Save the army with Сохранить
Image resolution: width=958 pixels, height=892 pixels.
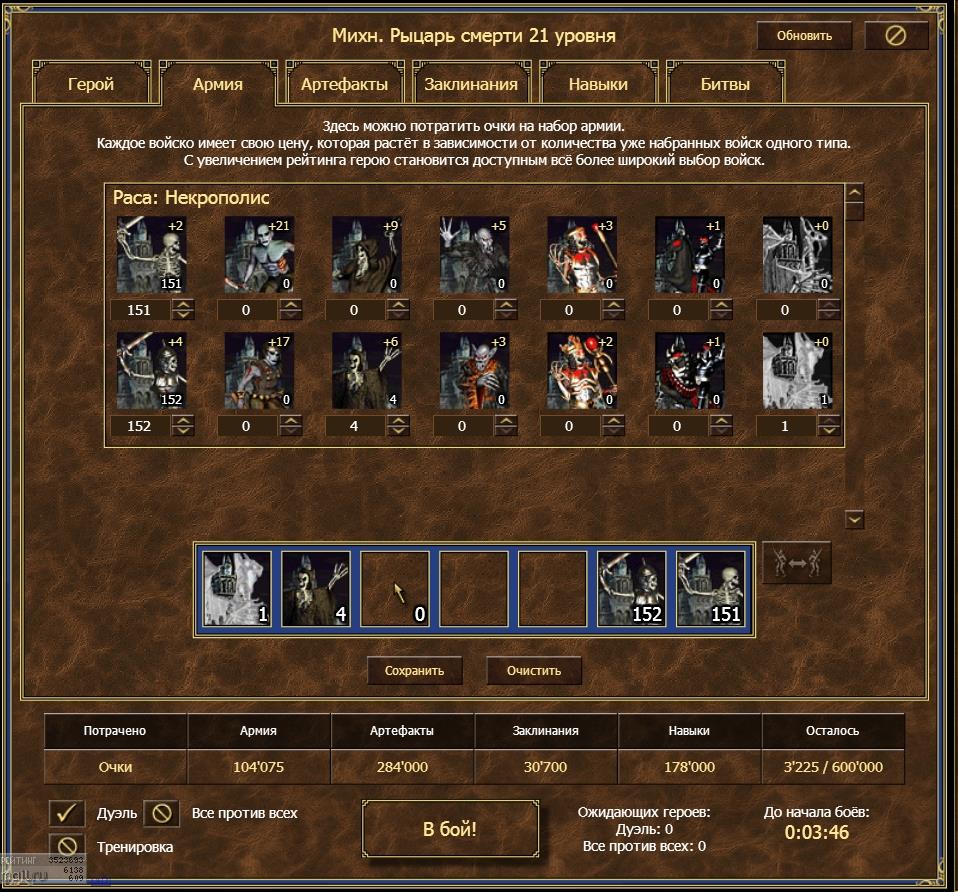coord(414,670)
